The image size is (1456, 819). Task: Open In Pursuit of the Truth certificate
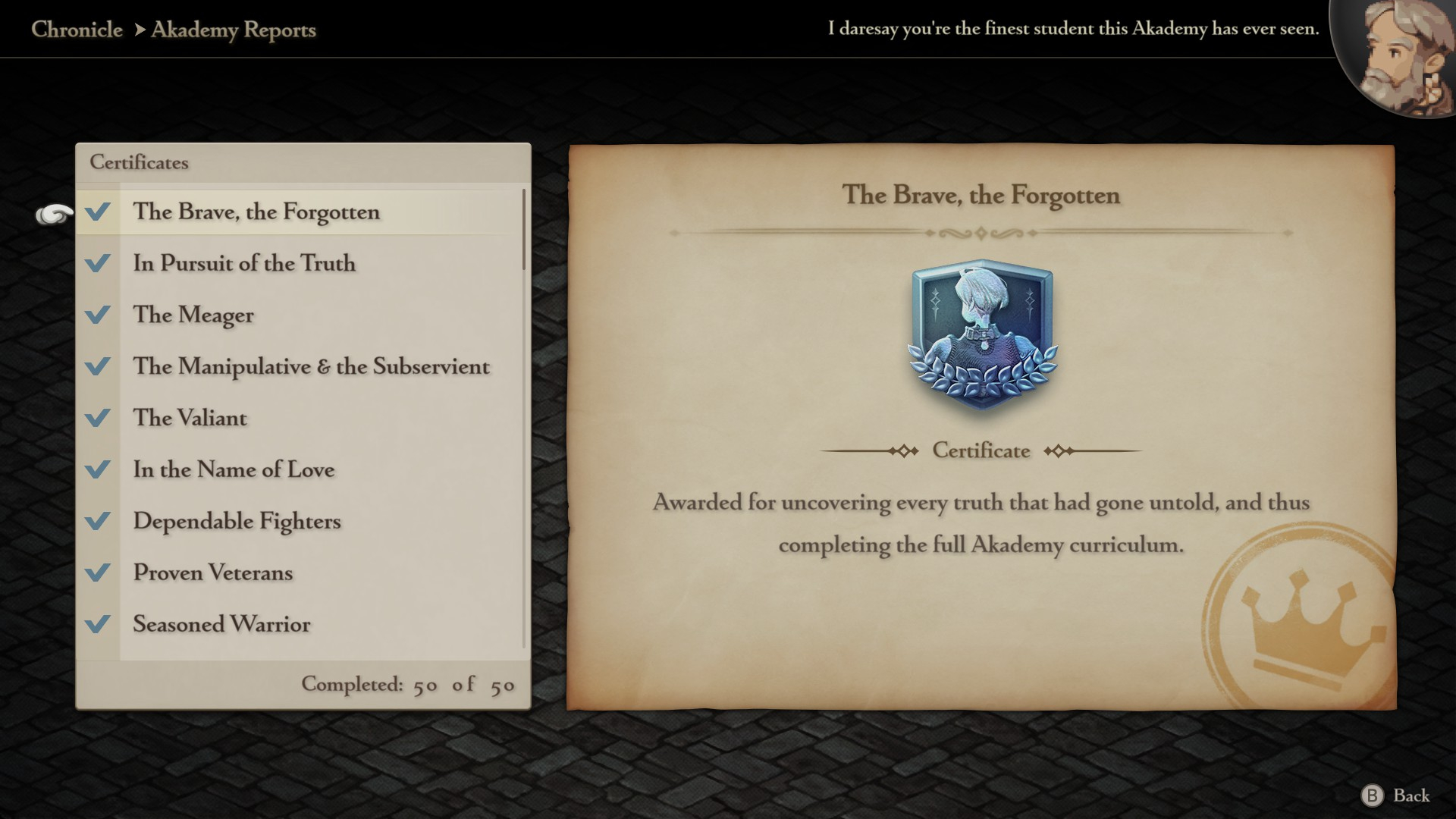click(x=244, y=264)
